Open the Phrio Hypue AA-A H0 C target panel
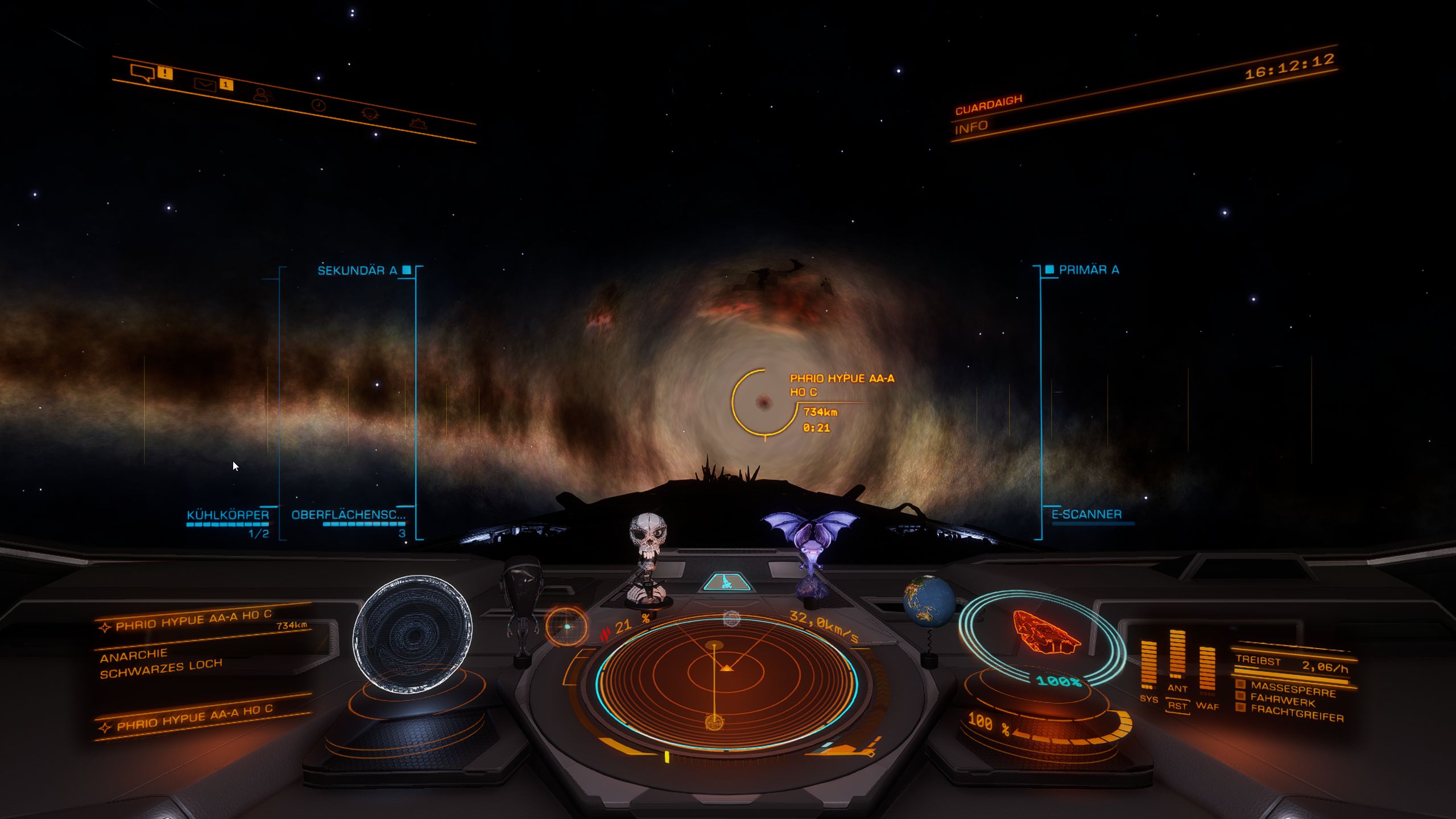 (x=193, y=620)
